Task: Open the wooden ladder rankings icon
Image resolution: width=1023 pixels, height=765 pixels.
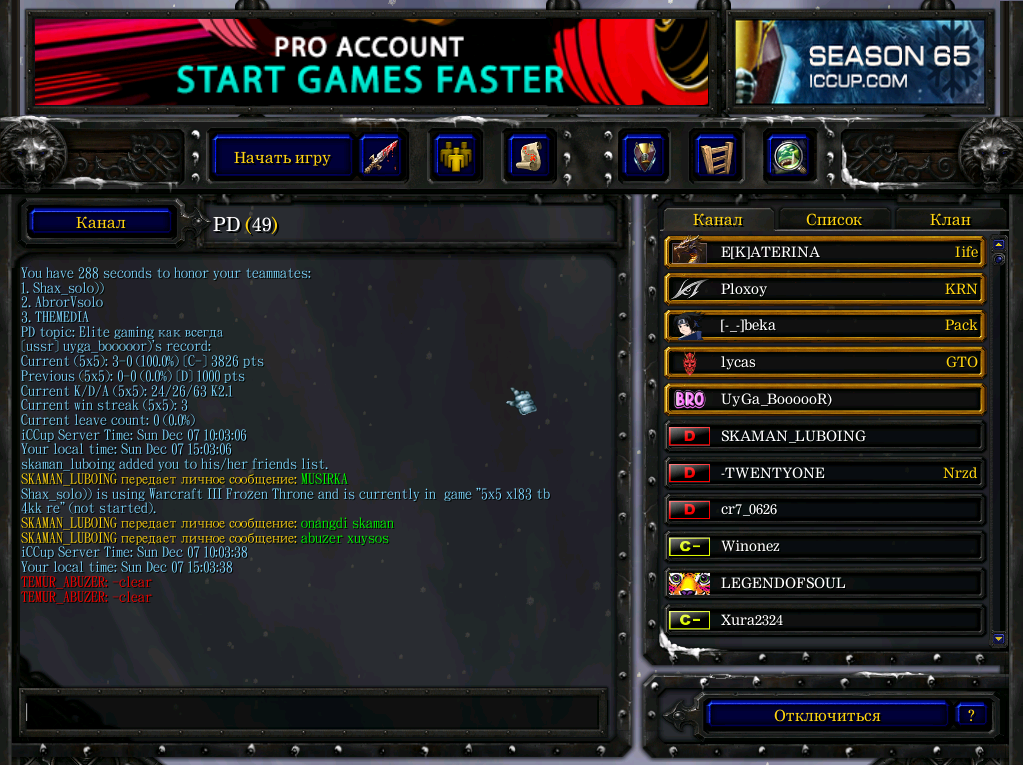Action: point(715,157)
